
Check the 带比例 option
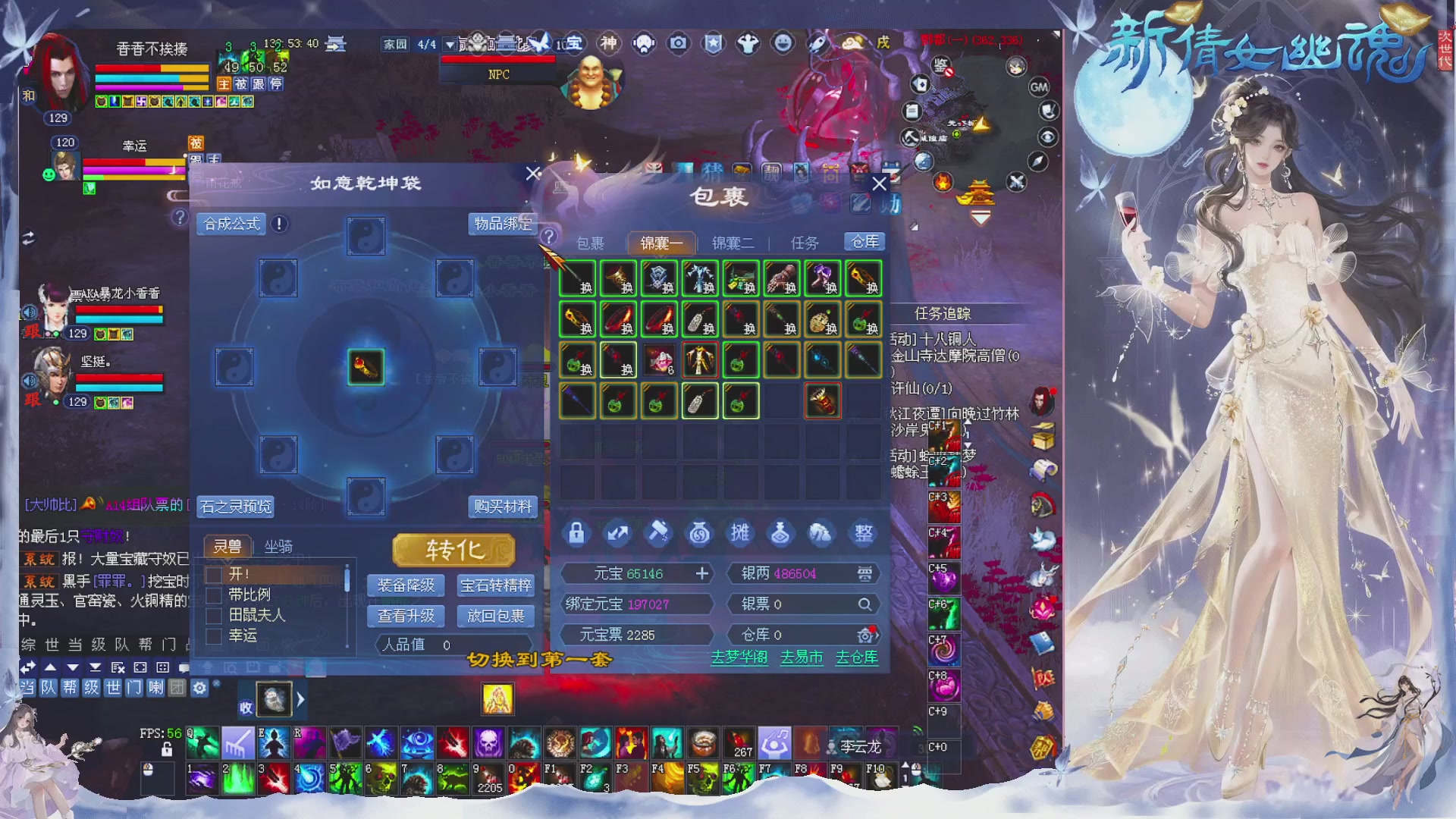click(x=213, y=597)
